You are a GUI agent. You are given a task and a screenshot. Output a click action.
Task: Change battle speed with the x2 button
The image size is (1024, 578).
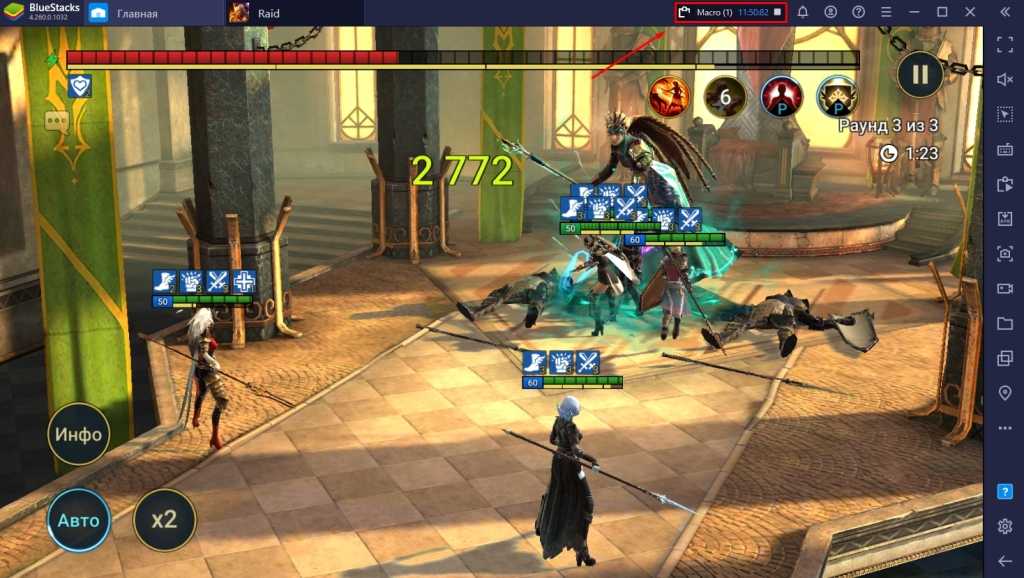coord(164,520)
